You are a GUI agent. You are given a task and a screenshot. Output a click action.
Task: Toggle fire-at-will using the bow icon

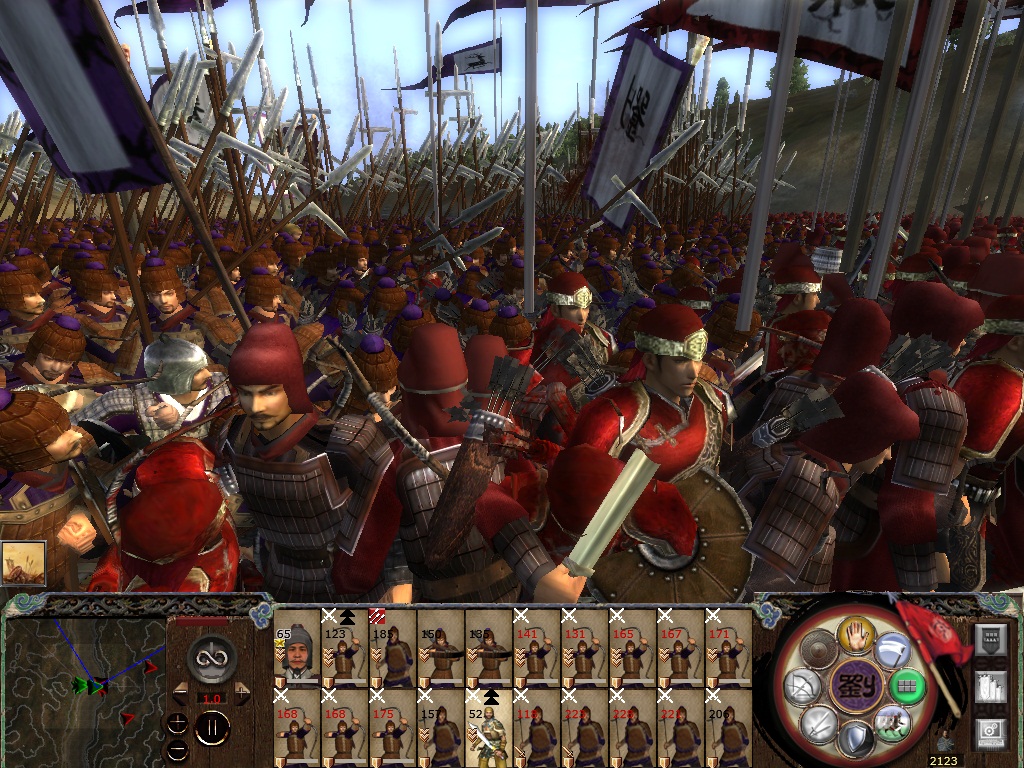click(x=801, y=686)
